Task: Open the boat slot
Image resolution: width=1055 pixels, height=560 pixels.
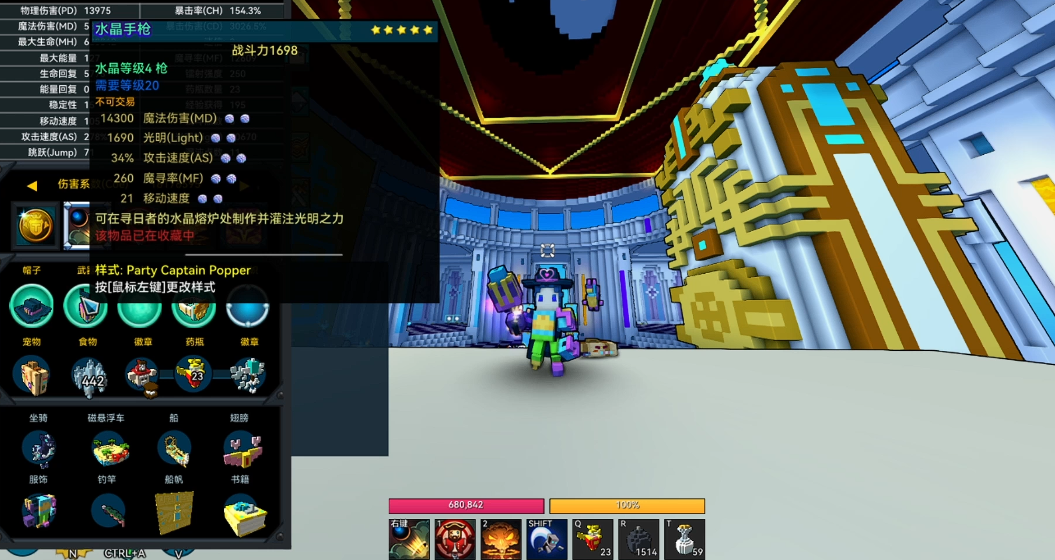Action: coord(175,449)
